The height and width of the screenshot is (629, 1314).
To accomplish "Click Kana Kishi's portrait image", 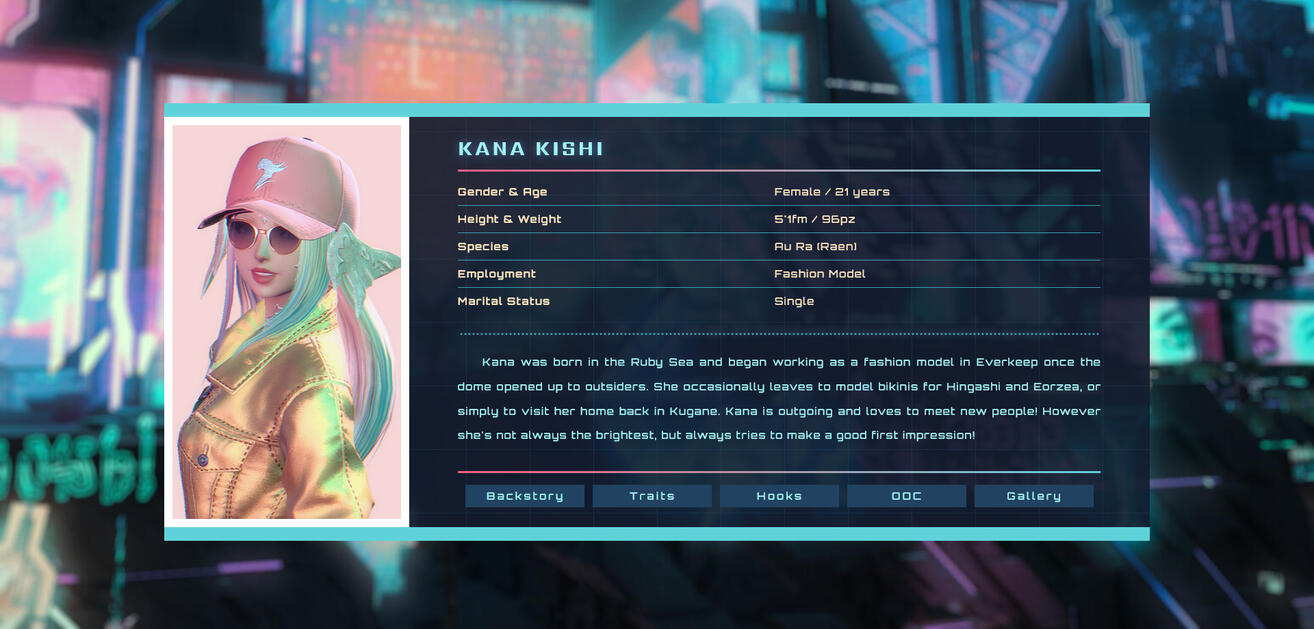I will pos(287,322).
